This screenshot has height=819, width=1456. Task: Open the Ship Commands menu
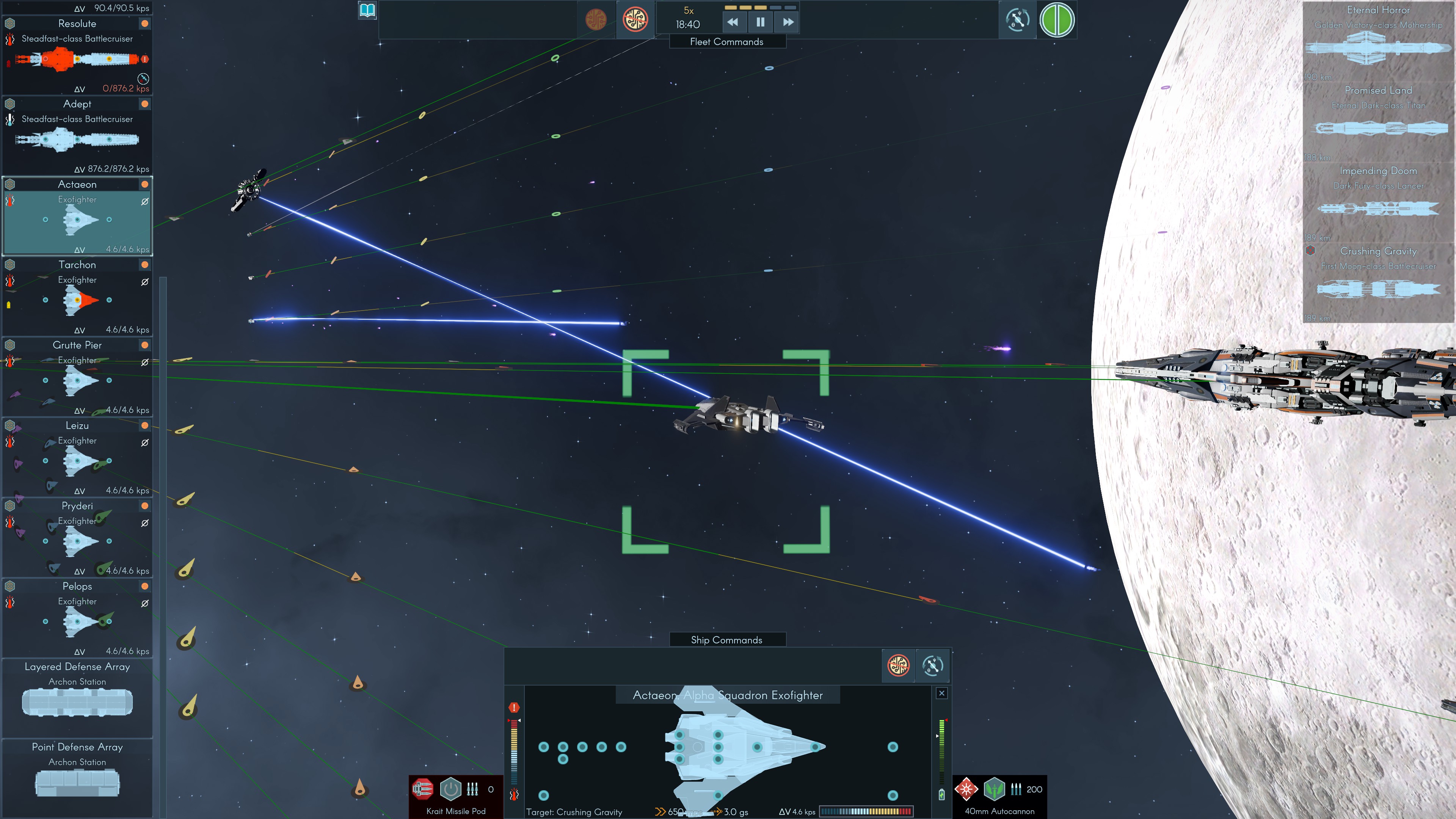coord(727,639)
